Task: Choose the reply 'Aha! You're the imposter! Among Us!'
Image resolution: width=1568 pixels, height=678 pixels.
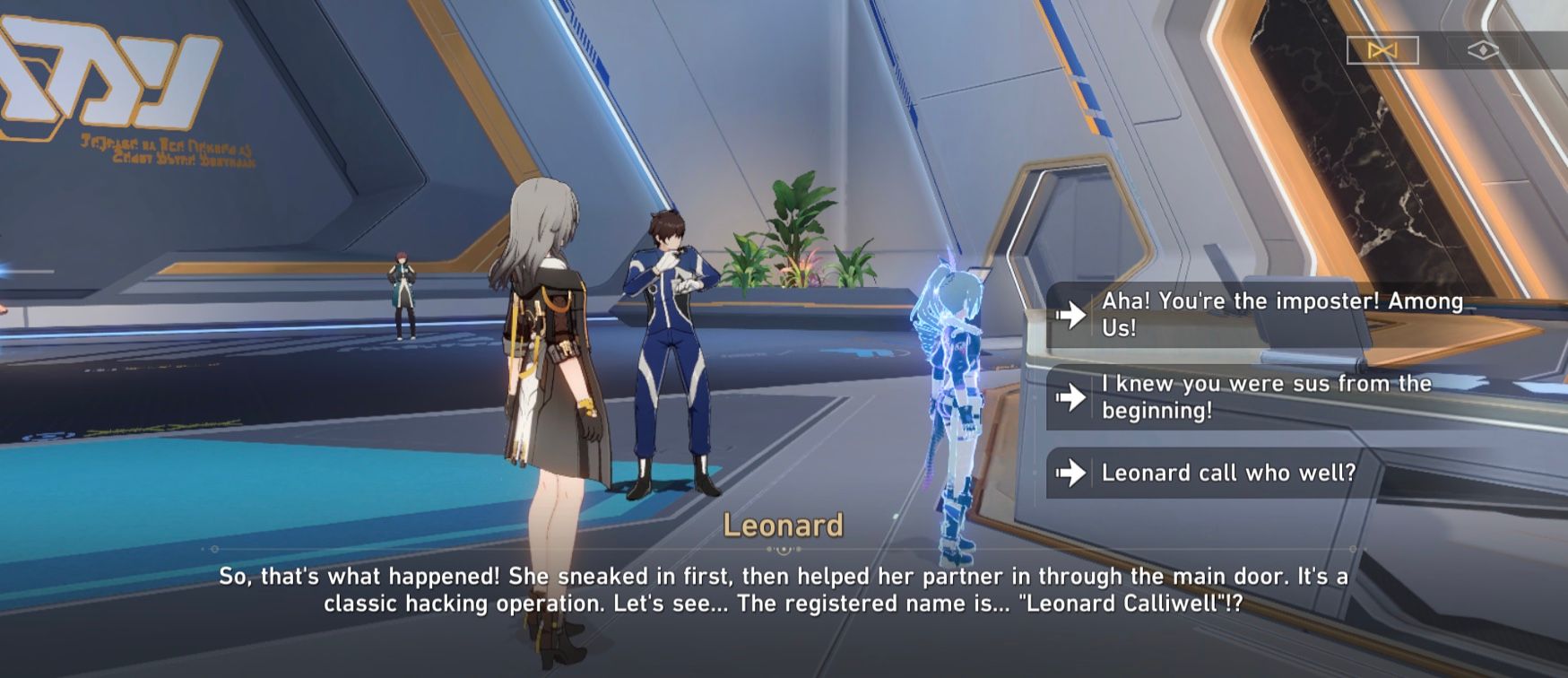Action: tap(1273, 316)
